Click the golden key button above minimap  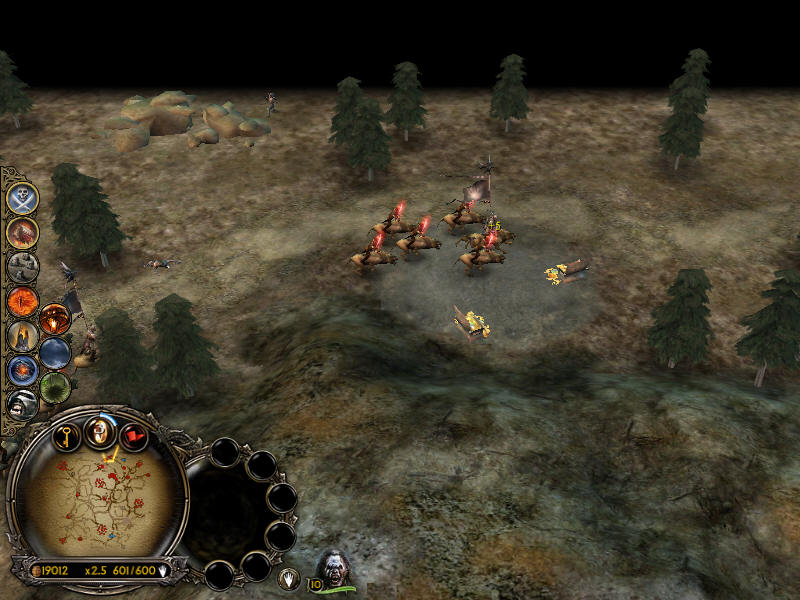pos(66,436)
